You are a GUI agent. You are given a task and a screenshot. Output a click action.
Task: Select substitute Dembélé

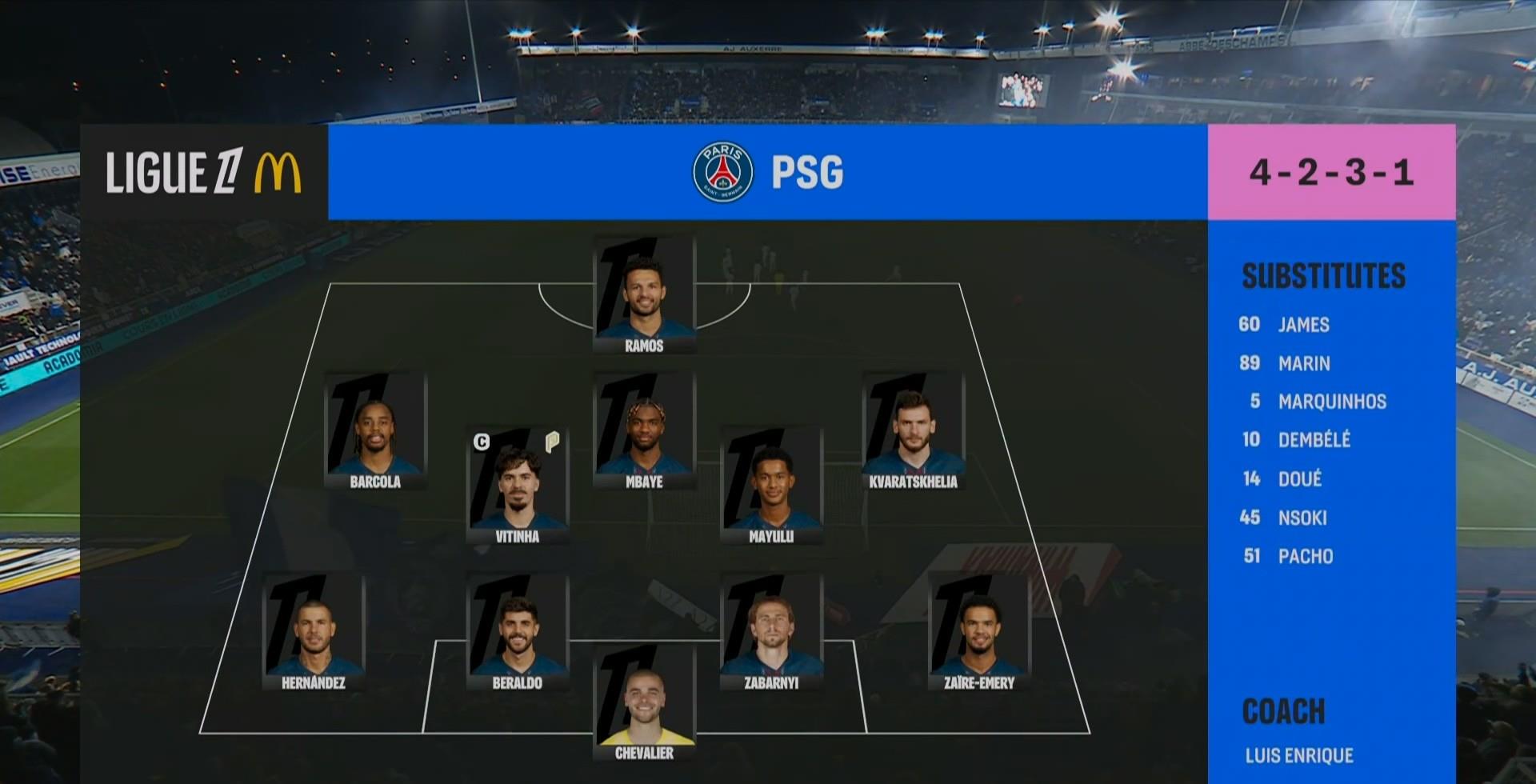[x=1314, y=440]
